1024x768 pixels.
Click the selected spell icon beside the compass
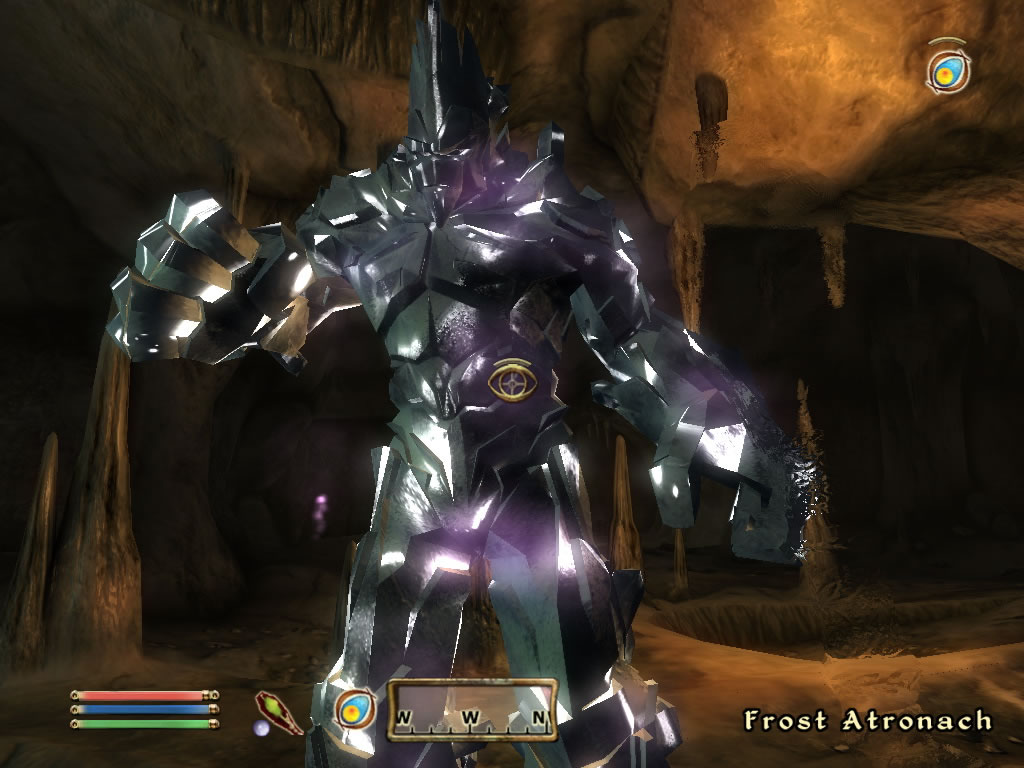pos(354,710)
